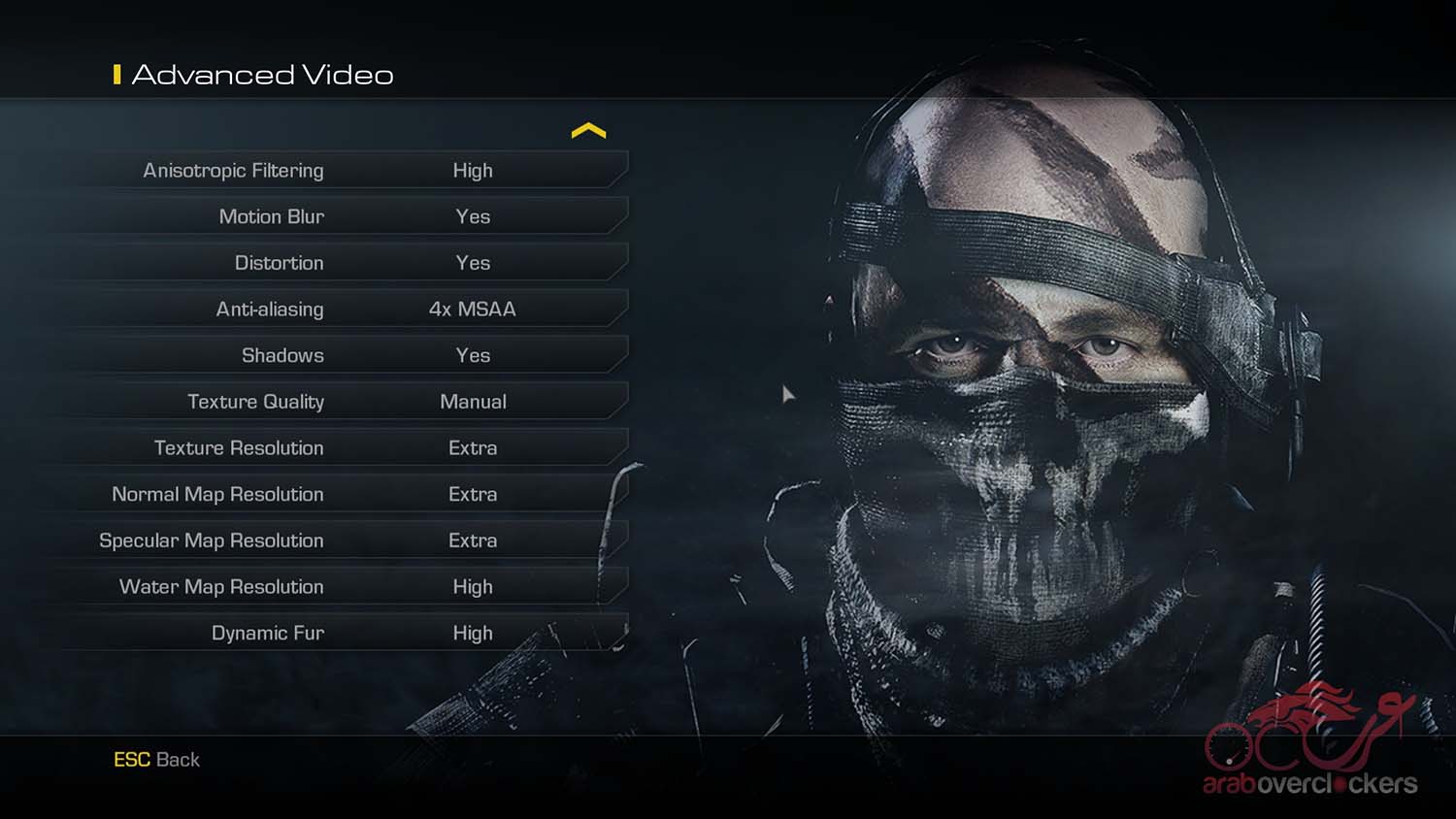The image size is (1456, 819).
Task: Cycle the Anti-aliasing 4x MSAA option
Action: point(473,310)
